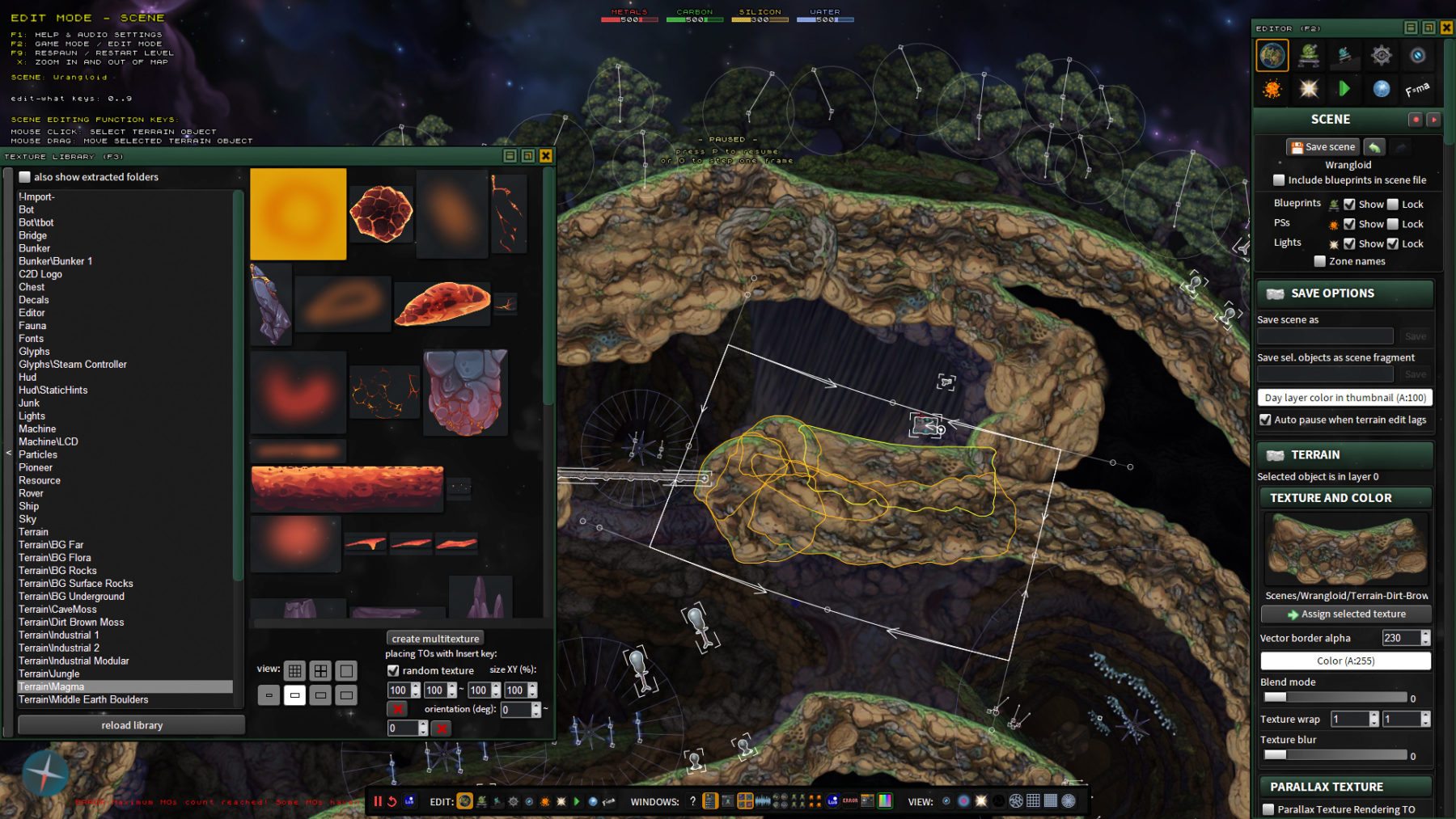Create a multitexture
The image size is (1456, 819).
click(x=435, y=639)
